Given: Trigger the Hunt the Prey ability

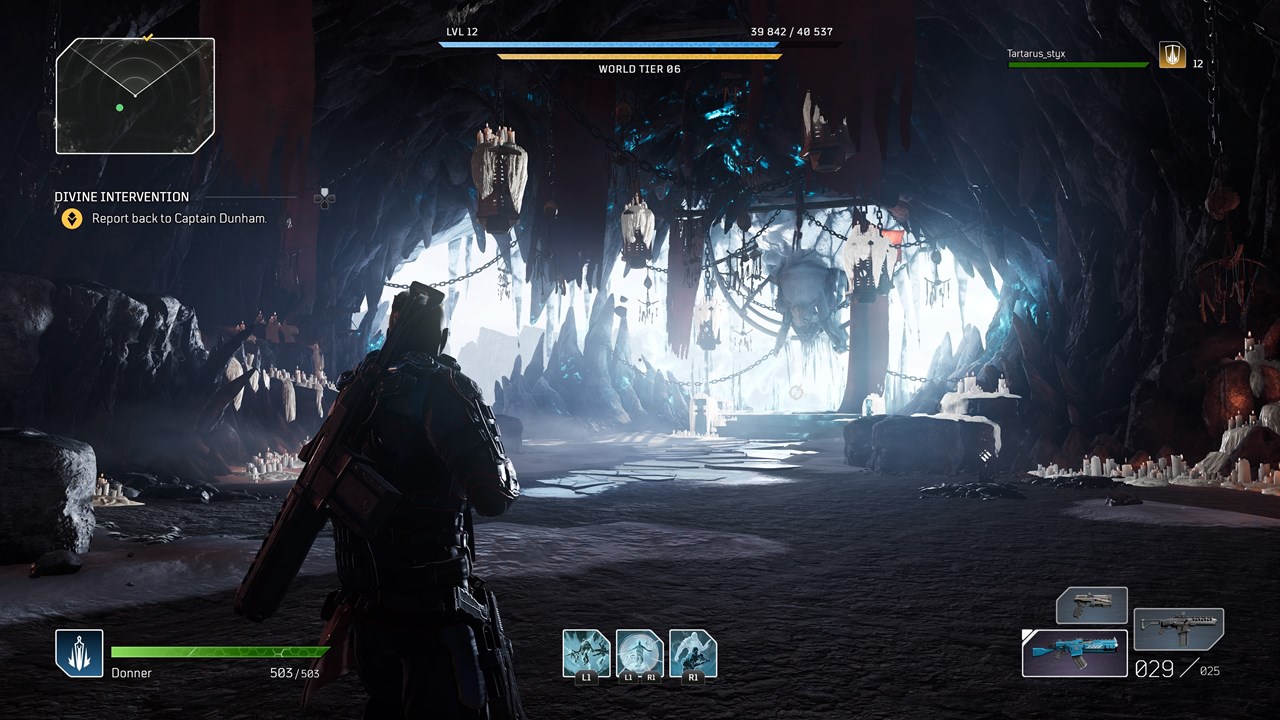Looking at the screenshot, I should 693,653.
